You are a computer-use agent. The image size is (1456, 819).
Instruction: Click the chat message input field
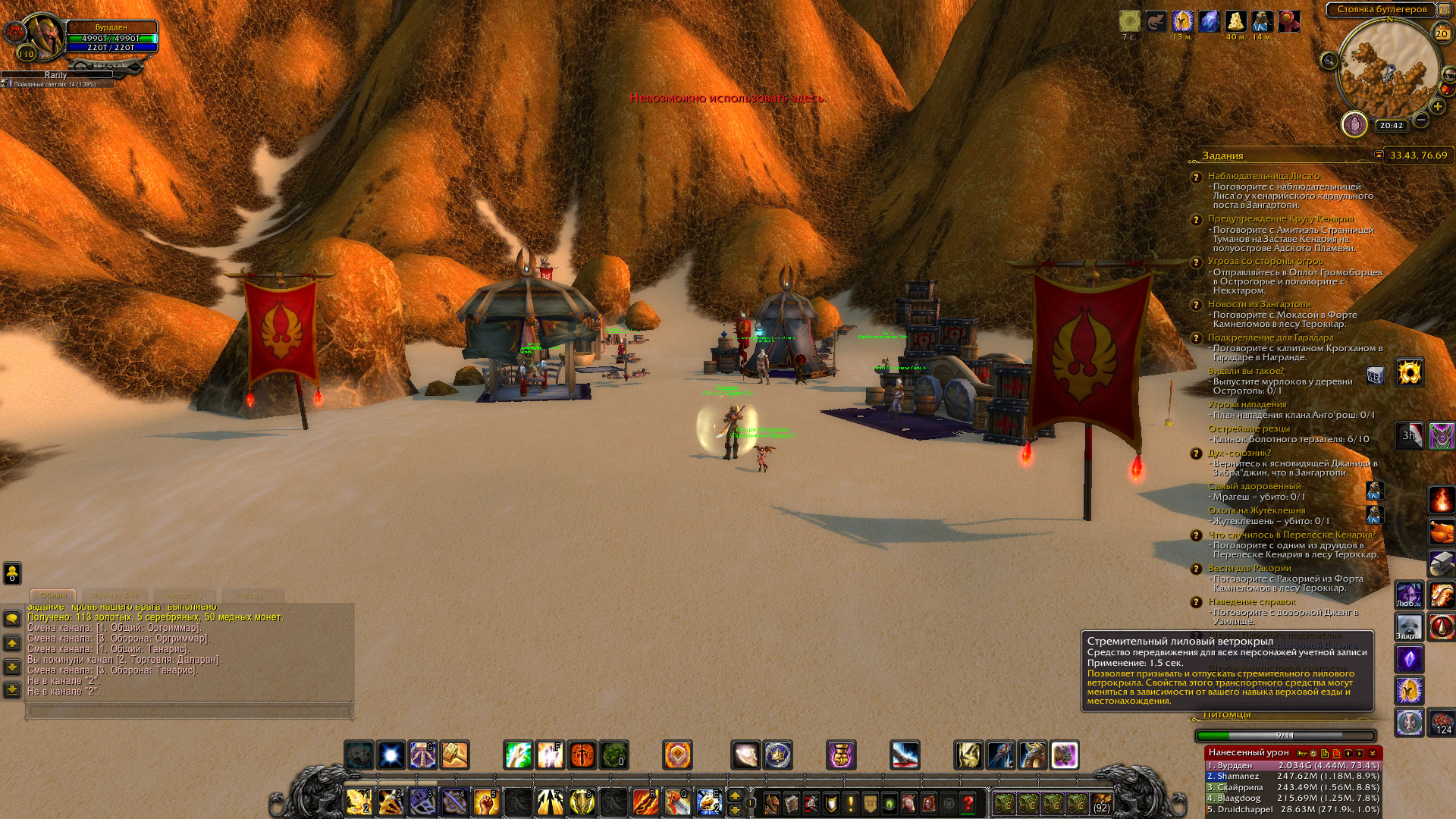190,711
